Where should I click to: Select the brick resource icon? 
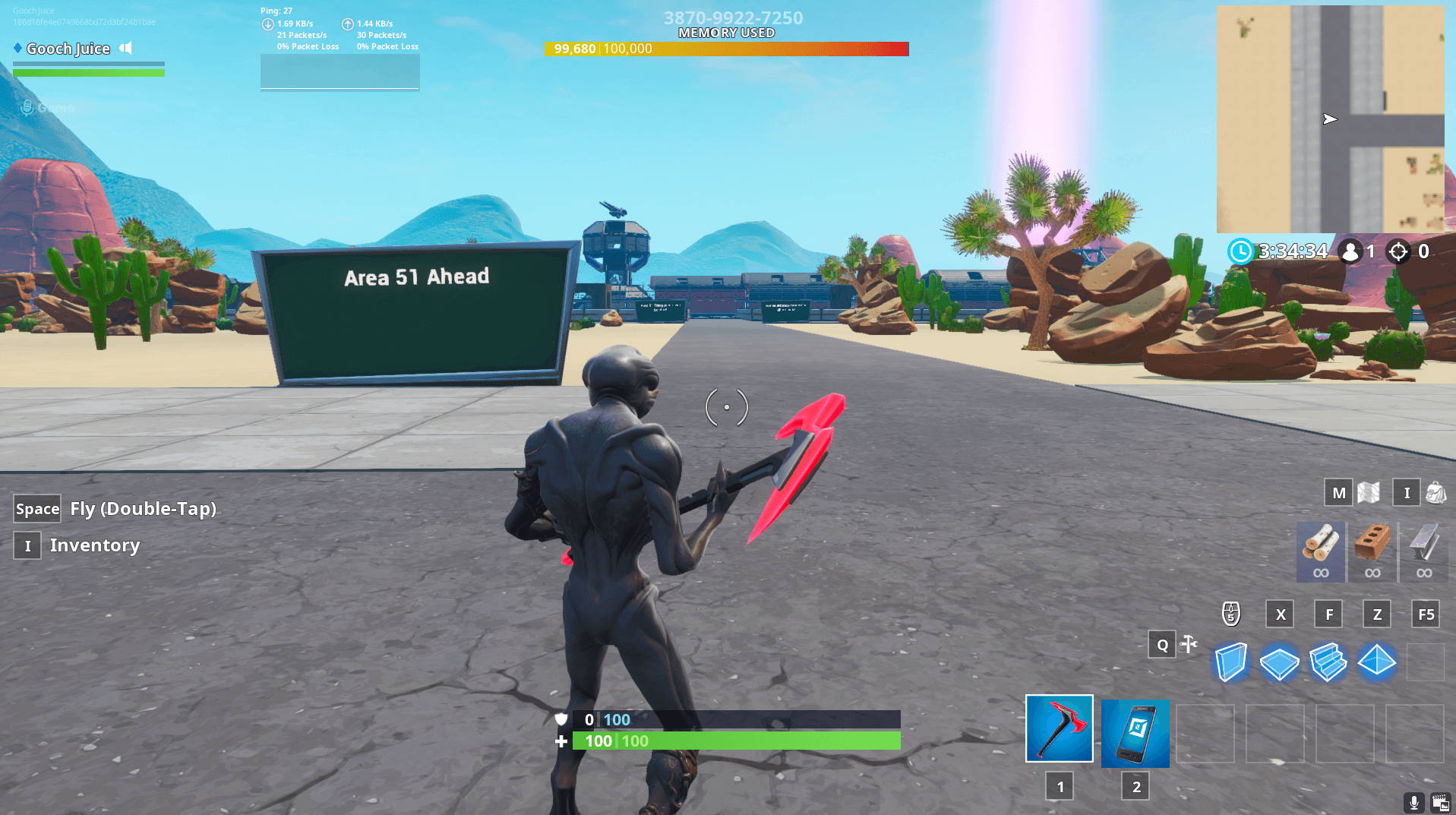1372,552
